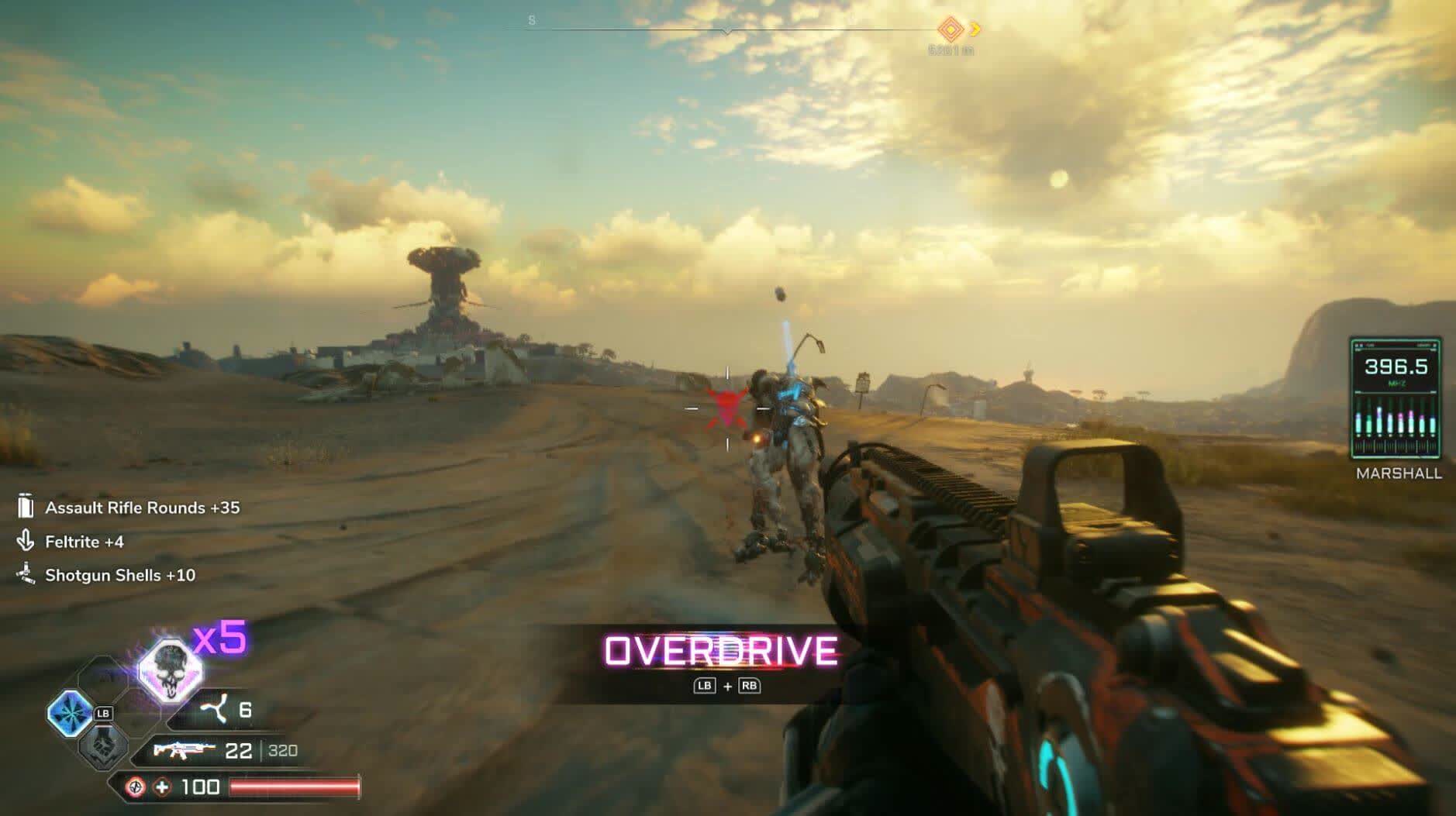Select the wingstick throwable icon
The image size is (1456, 816).
(x=215, y=709)
